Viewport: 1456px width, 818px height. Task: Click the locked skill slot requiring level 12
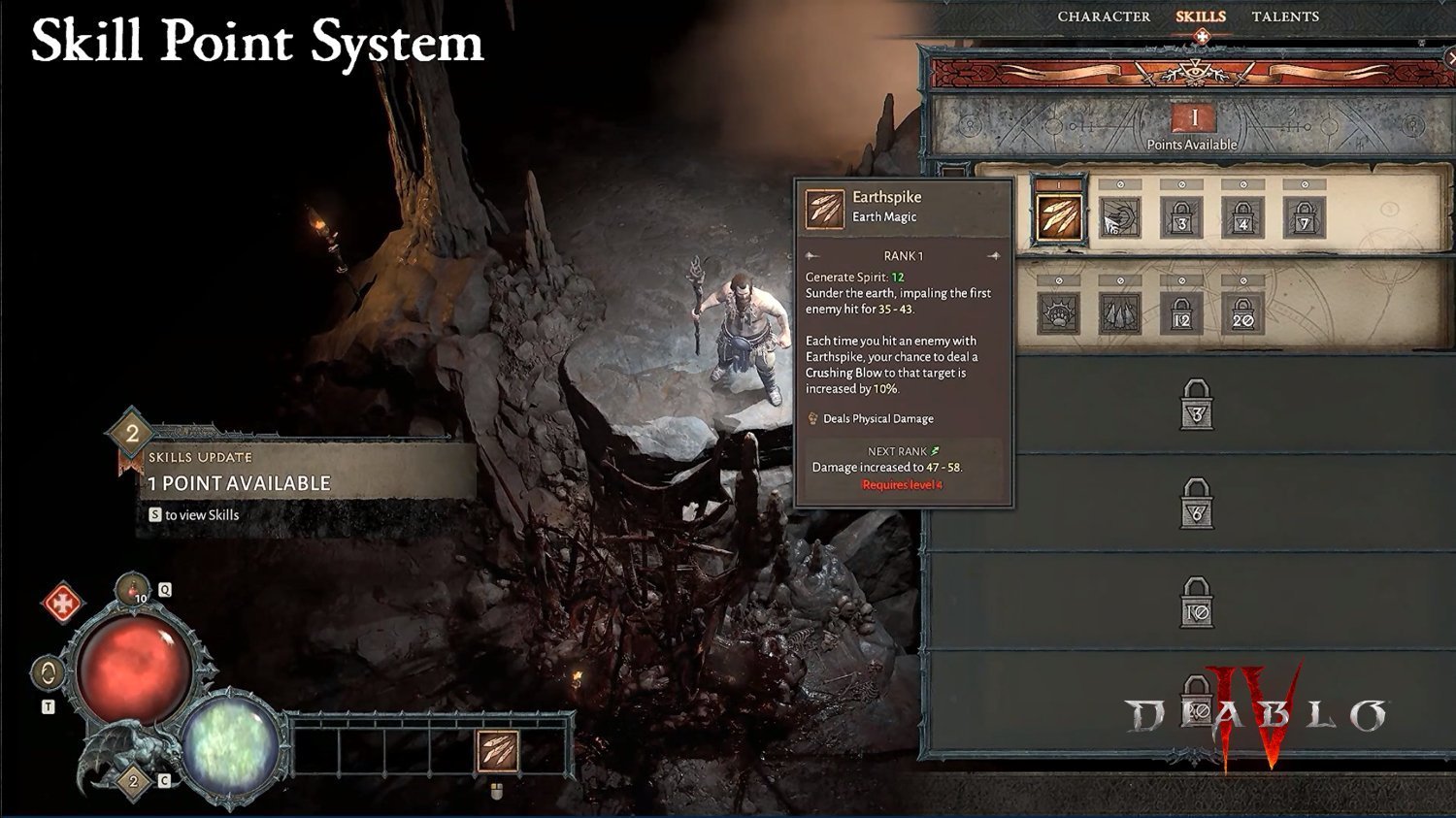(1181, 312)
